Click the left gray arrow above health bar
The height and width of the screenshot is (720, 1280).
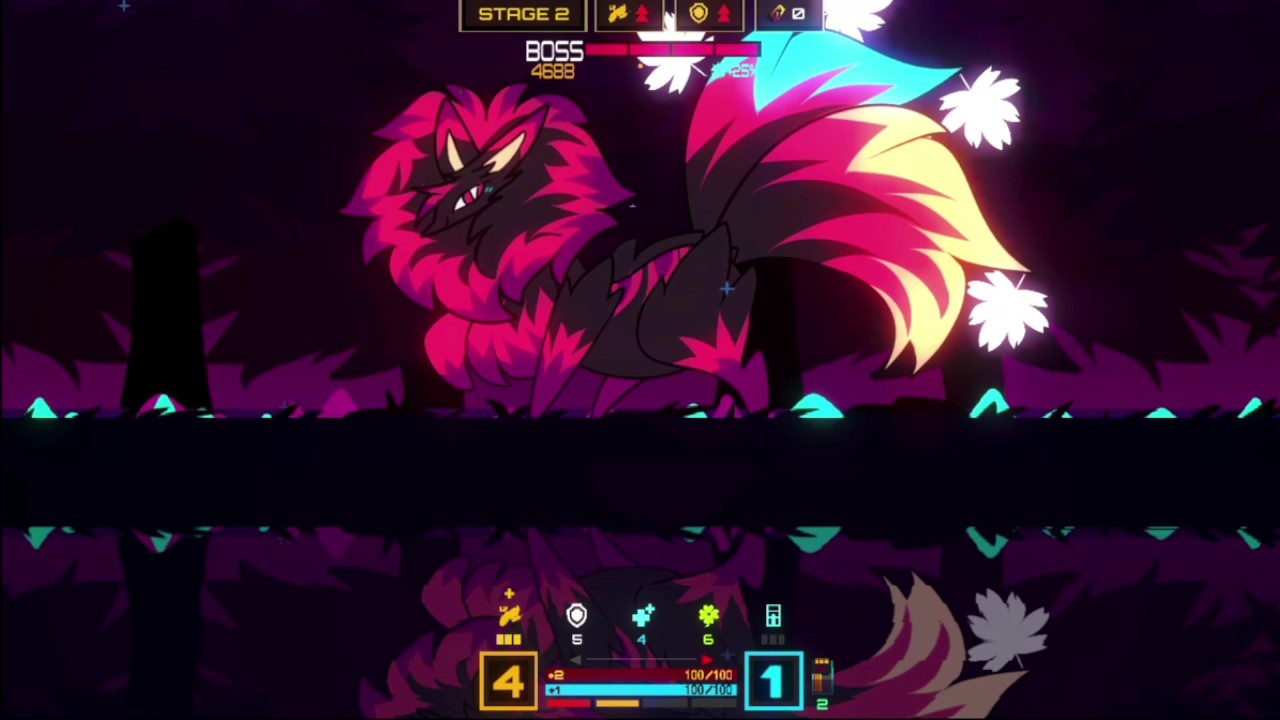[576, 659]
